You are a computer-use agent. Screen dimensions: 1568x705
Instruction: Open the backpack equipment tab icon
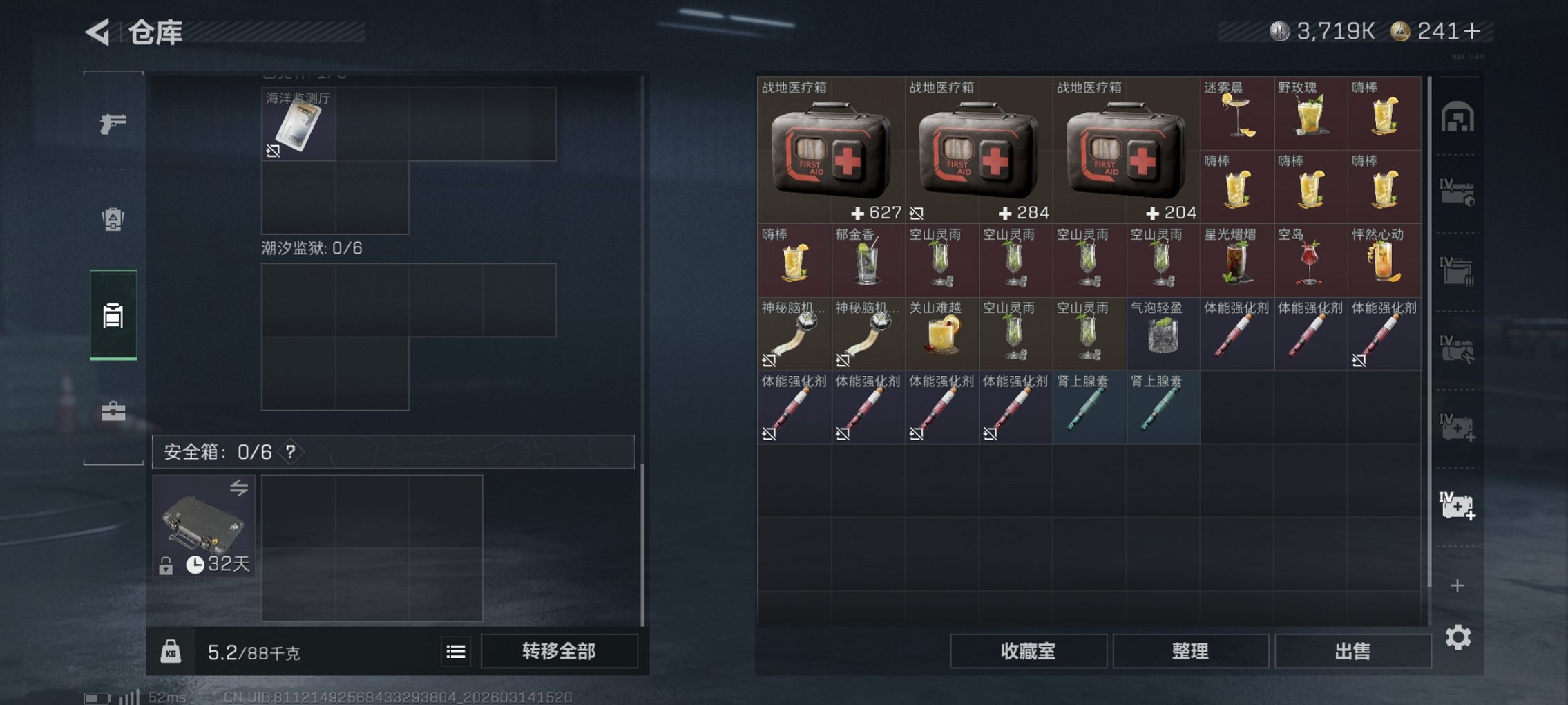click(x=114, y=218)
